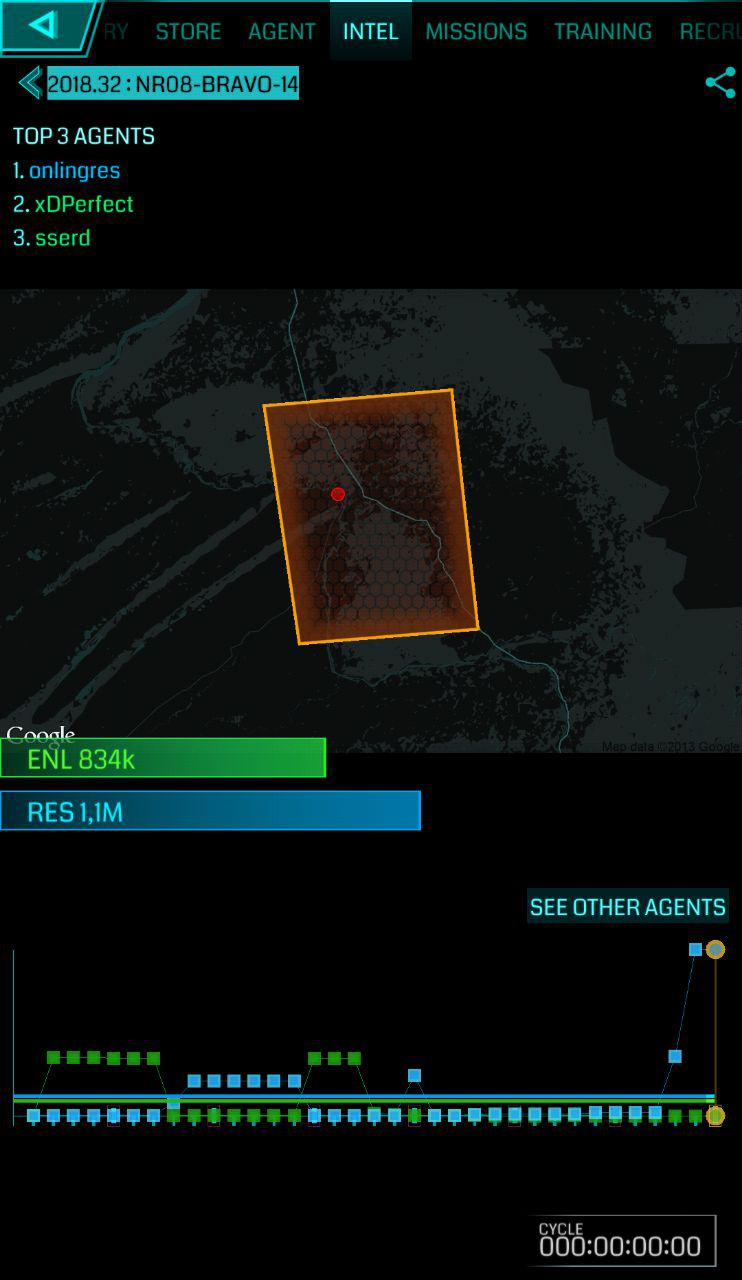Viewport: 742px width, 1280px height.
Task: Select the INTEL tab
Action: click(370, 31)
